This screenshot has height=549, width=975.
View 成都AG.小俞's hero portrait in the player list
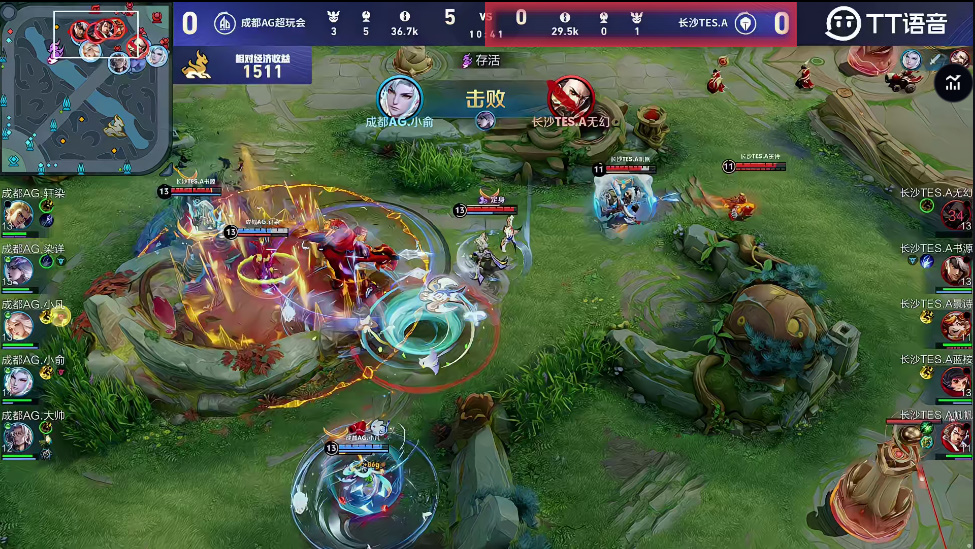[18, 381]
